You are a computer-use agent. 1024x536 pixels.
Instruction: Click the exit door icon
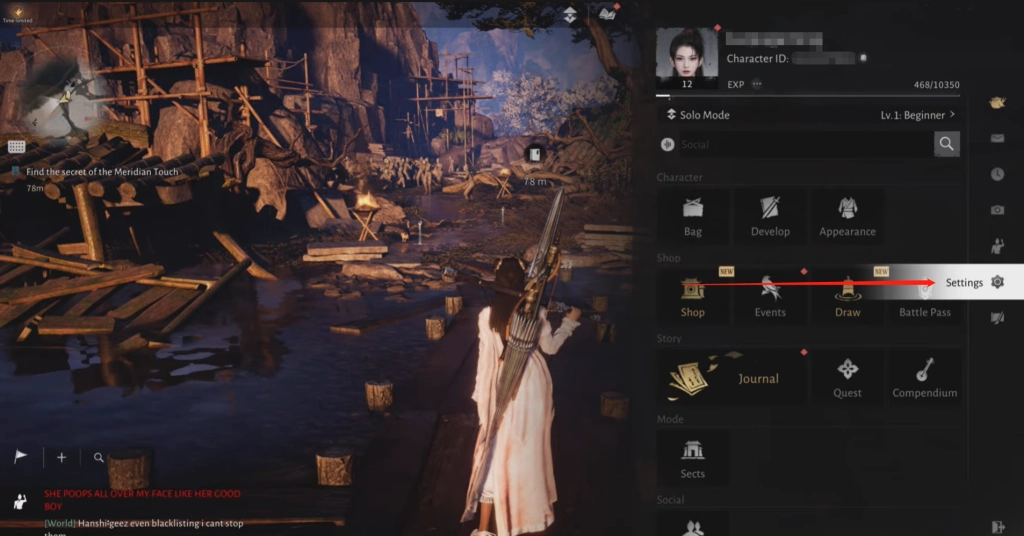pyautogui.click(x=997, y=526)
